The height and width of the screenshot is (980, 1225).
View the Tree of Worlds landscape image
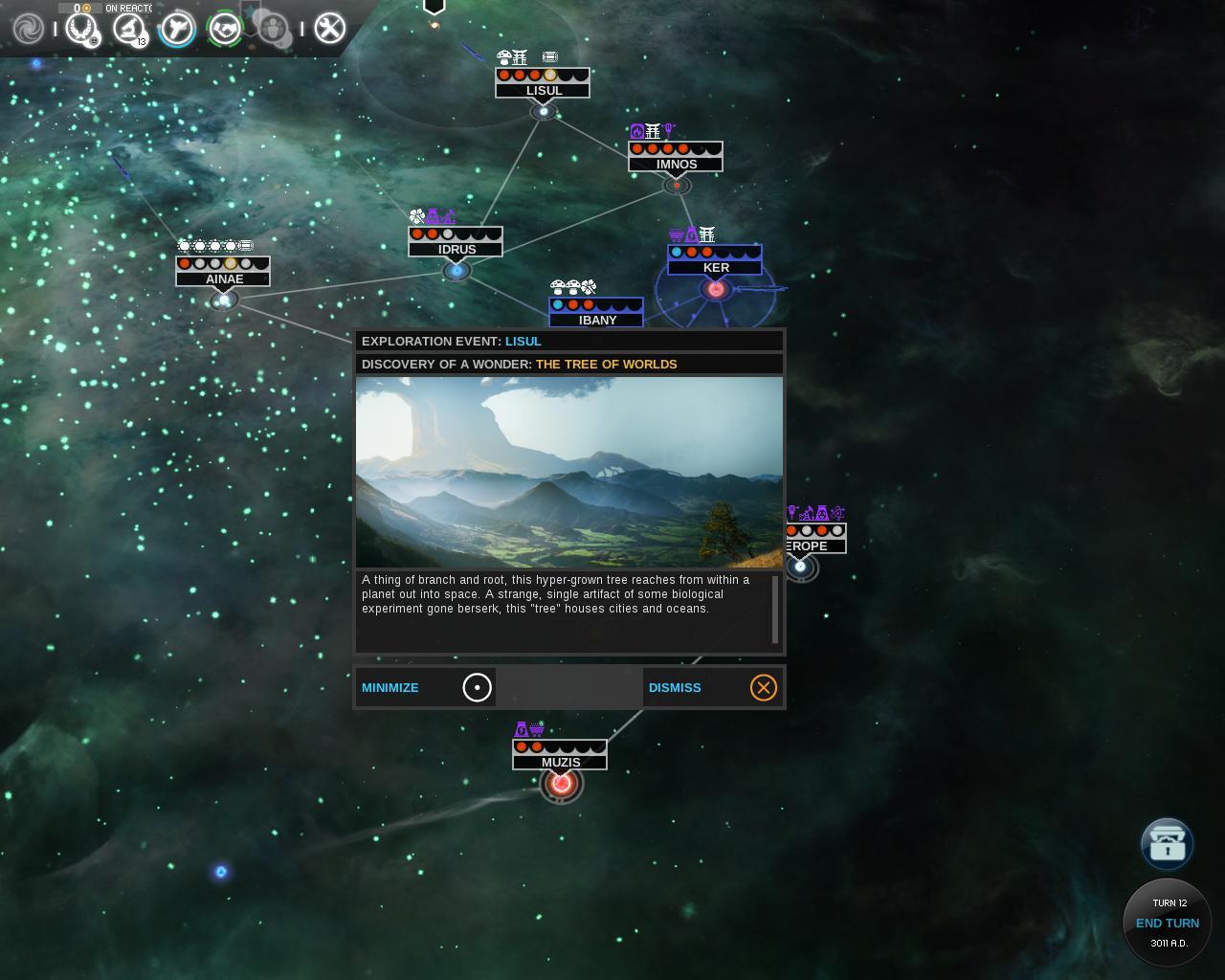(568, 472)
